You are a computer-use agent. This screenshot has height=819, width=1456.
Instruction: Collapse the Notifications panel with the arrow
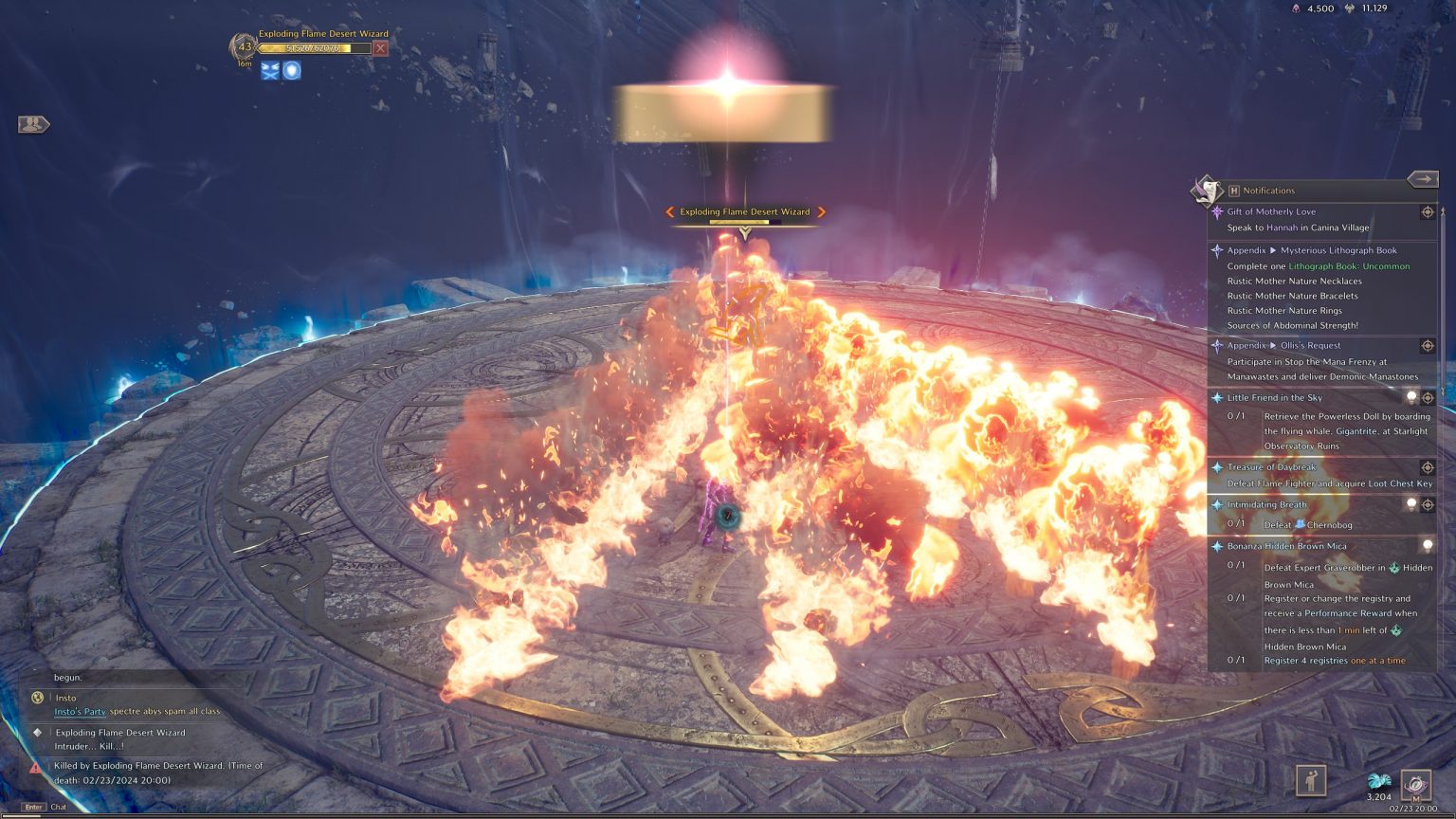(x=1423, y=177)
